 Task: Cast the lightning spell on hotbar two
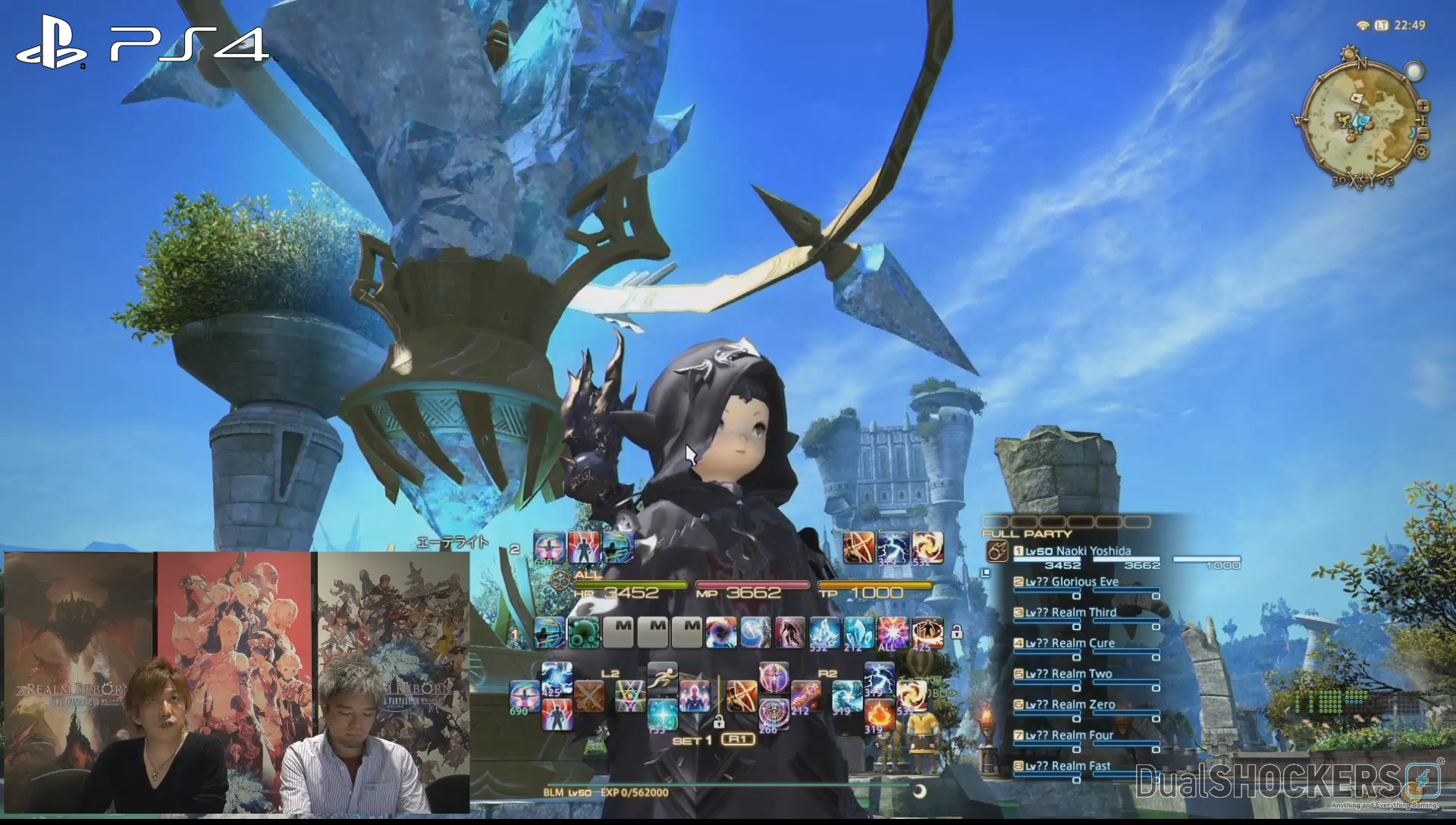click(893, 547)
